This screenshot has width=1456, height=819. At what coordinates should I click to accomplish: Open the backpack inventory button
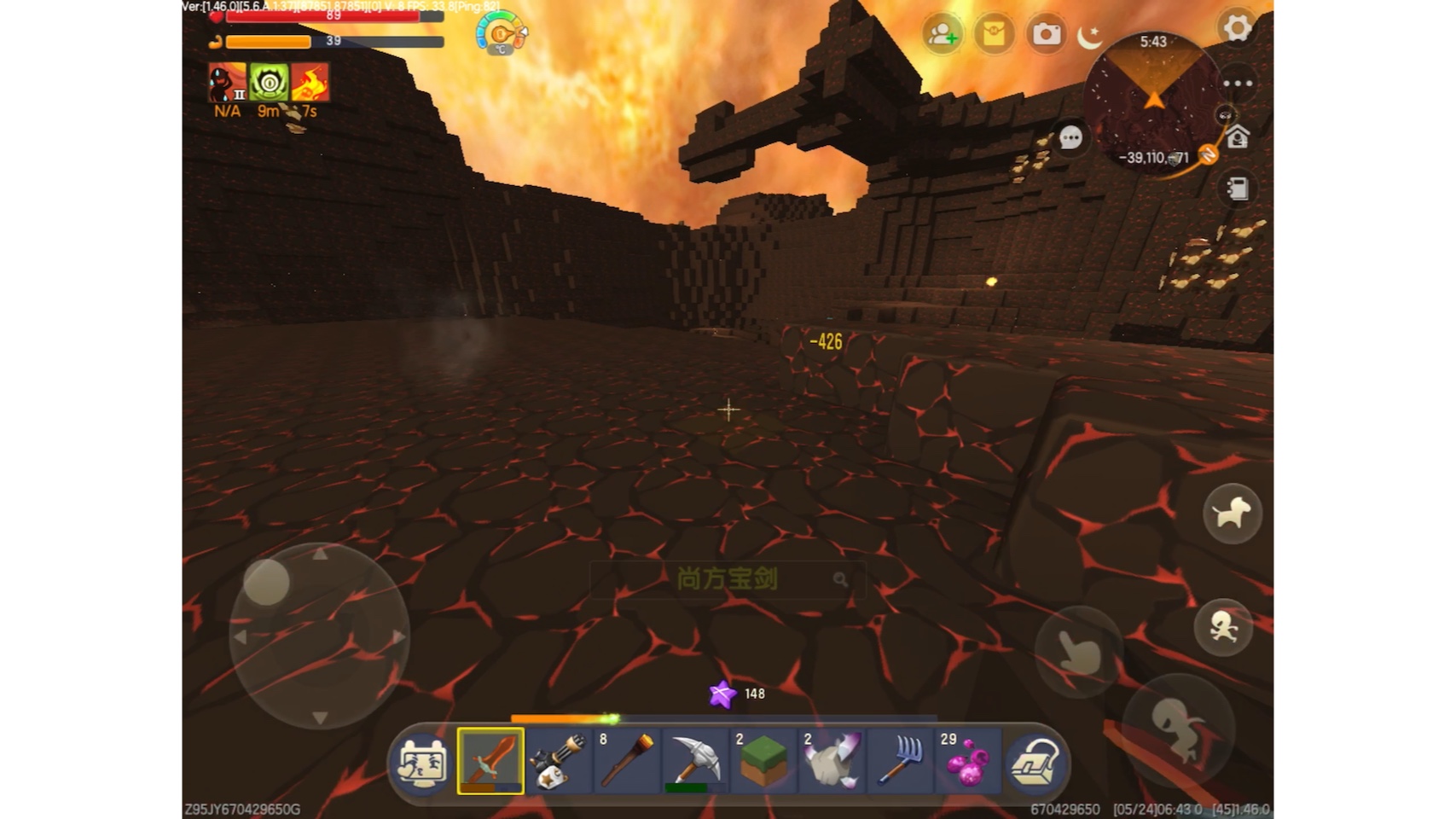coord(1035,761)
